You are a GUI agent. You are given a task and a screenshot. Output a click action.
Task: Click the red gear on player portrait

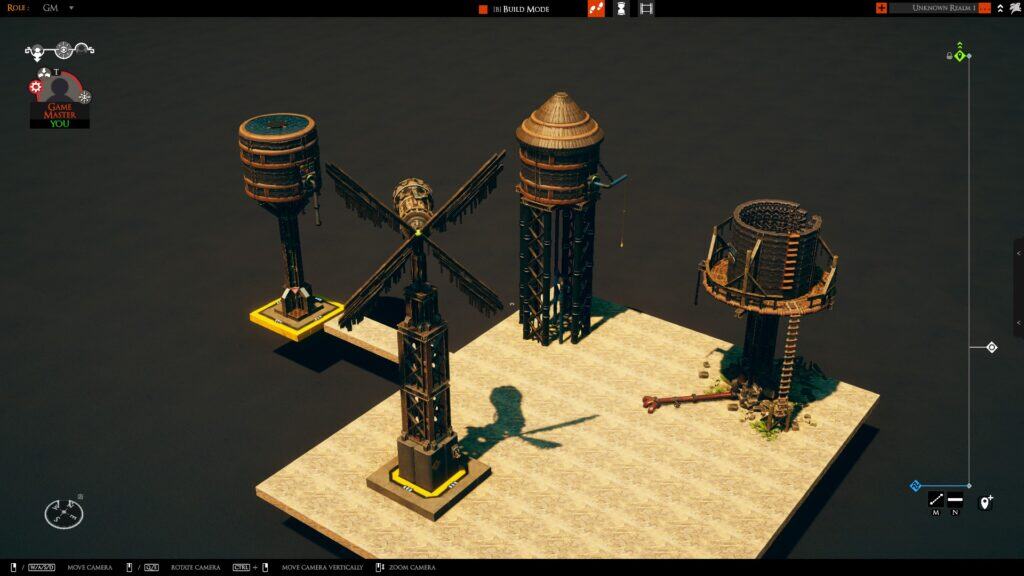tap(36, 88)
